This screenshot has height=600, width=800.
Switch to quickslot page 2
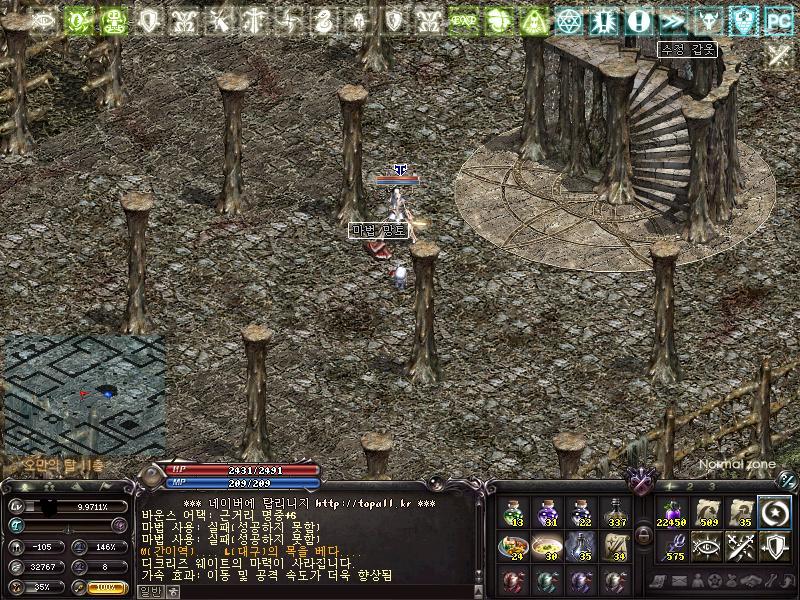coord(690,487)
